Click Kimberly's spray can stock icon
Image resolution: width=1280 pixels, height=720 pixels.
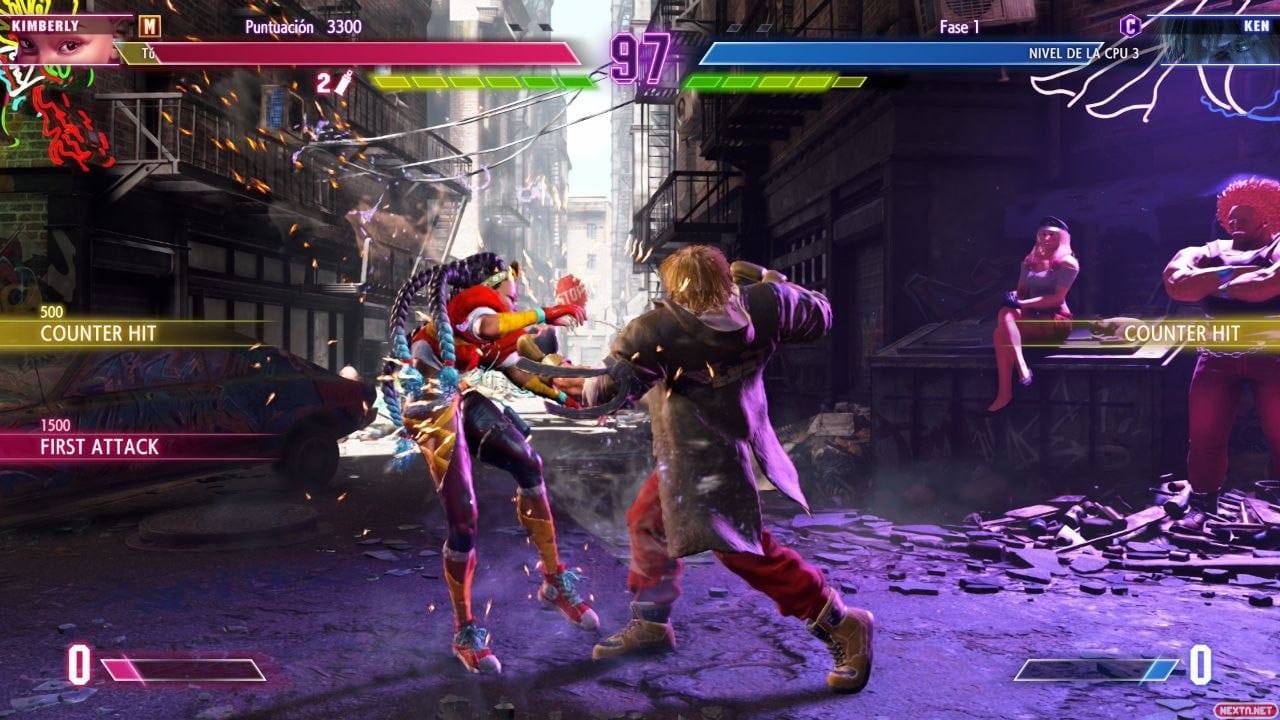343,84
